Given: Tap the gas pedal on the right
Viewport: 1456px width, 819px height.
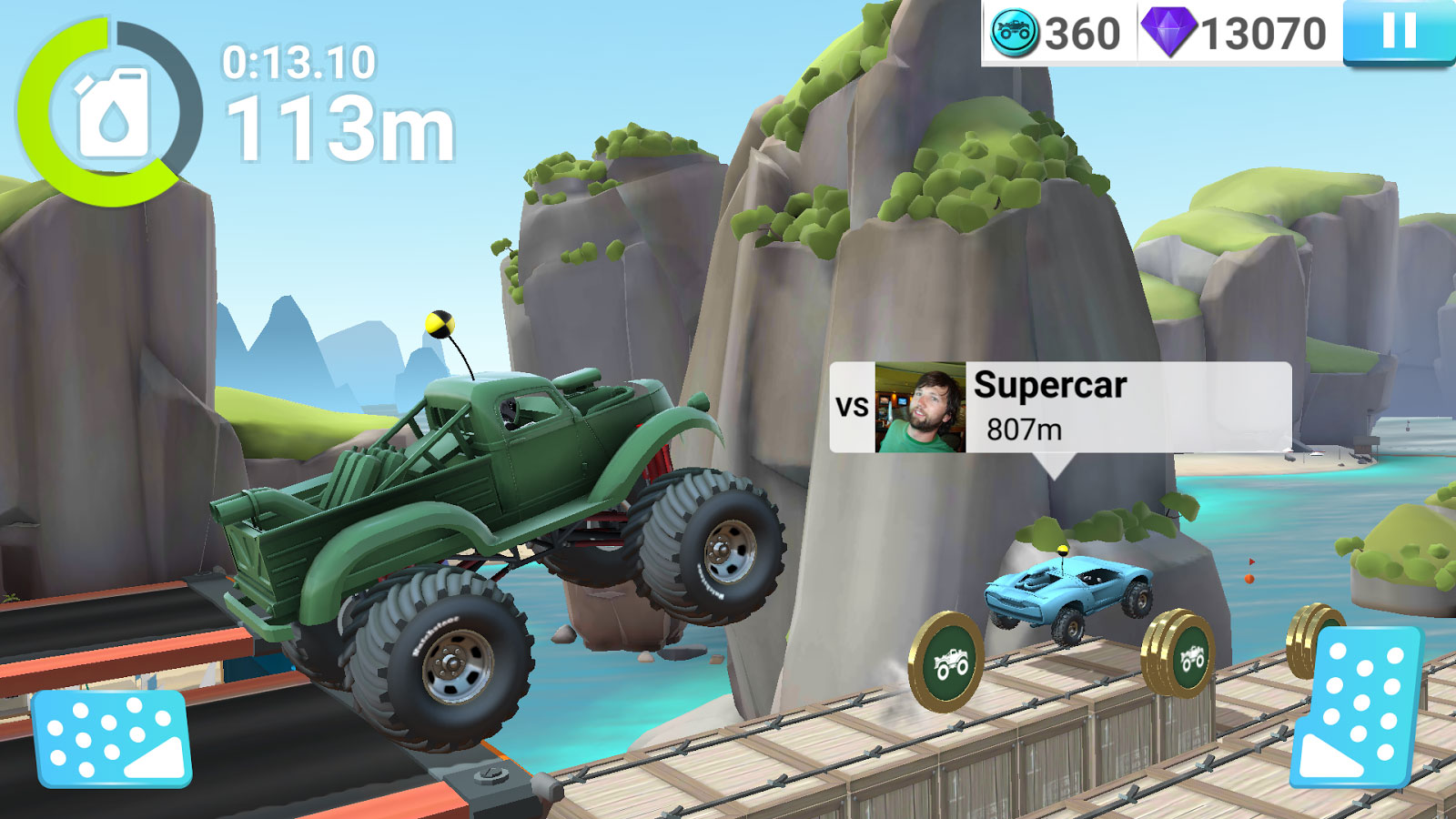Looking at the screenshot, I should point(1358,706).
